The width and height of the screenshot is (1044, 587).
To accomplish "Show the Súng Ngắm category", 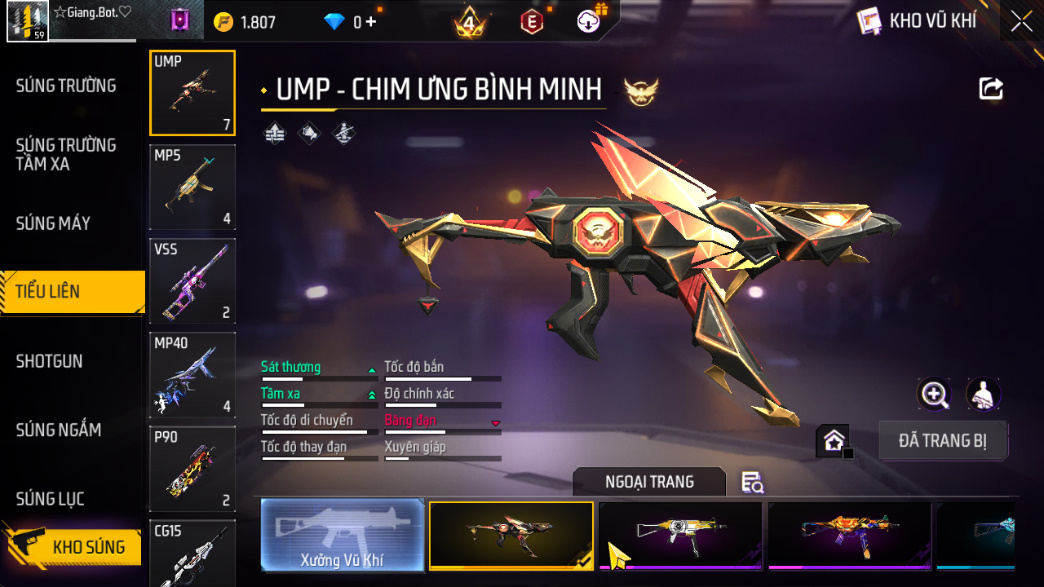I will coord(58,430).
